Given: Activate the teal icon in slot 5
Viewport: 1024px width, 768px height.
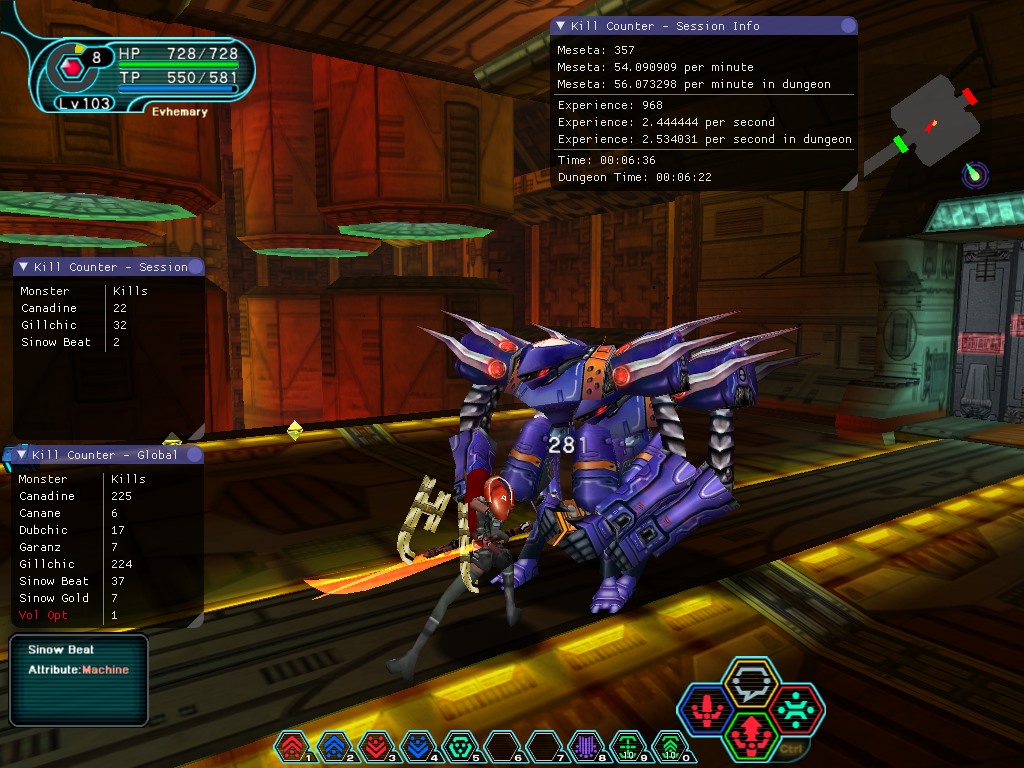Looking at the screenshot, I should [460, 745].
